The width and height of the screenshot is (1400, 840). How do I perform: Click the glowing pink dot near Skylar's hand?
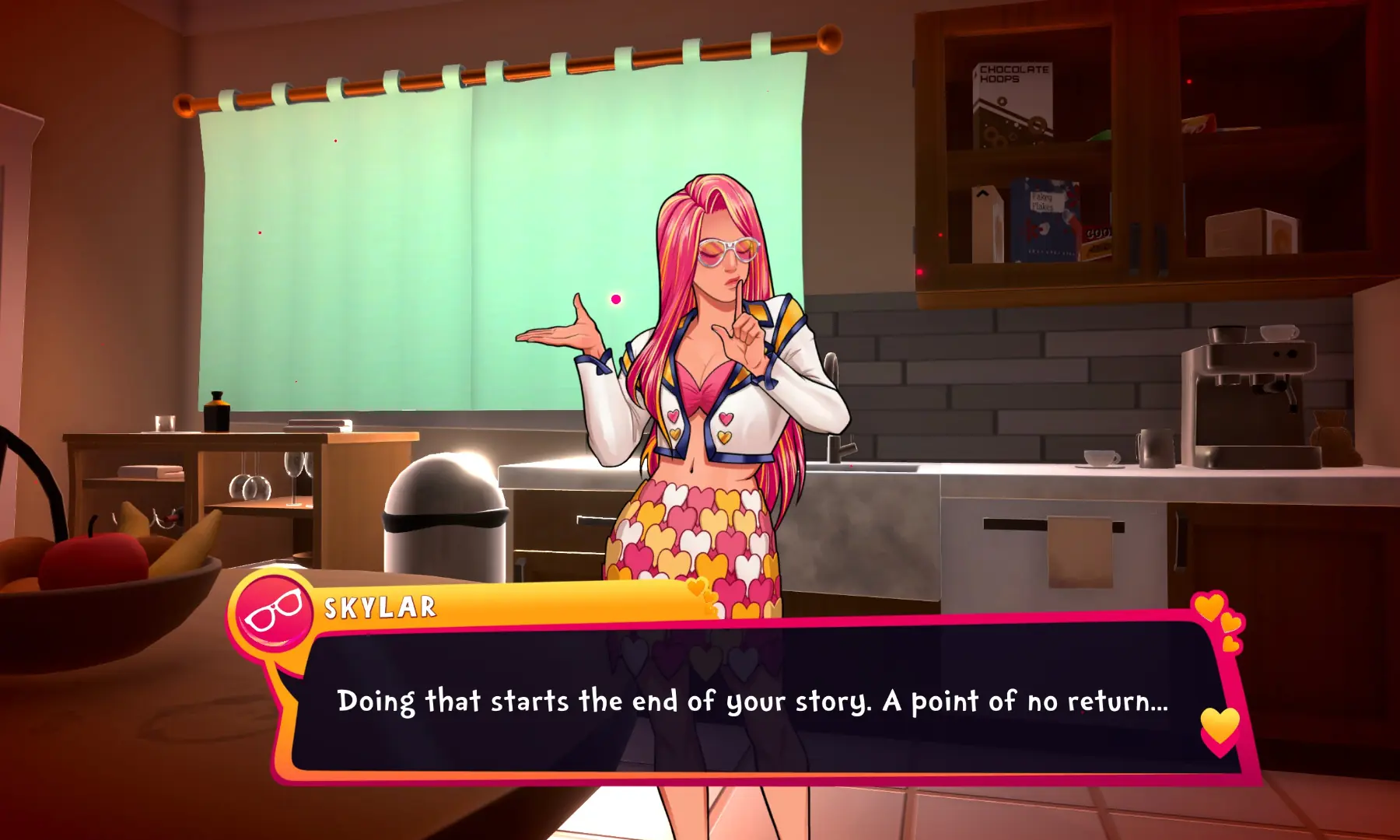pos(615,298)
